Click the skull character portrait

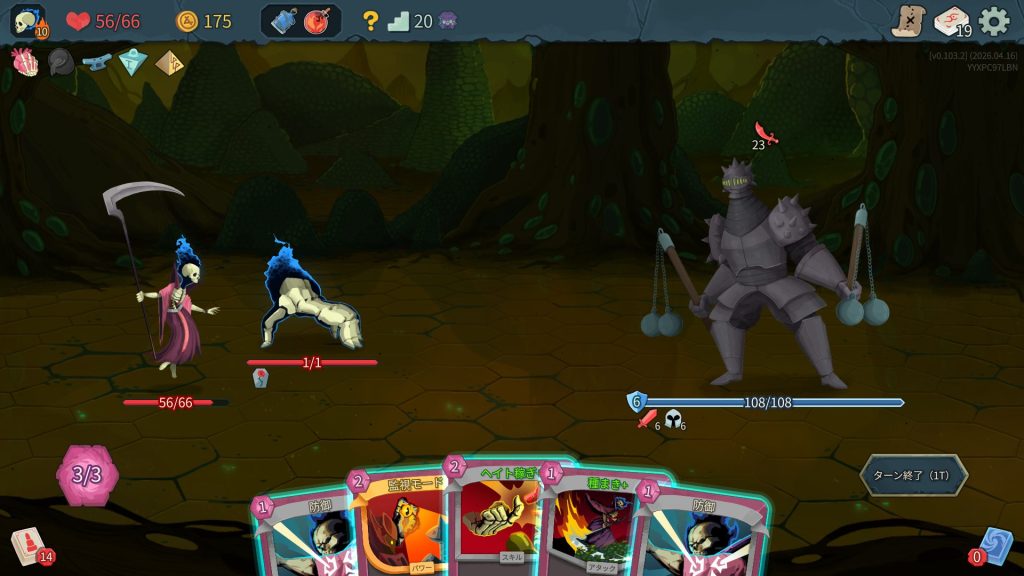tap(26, 21)
